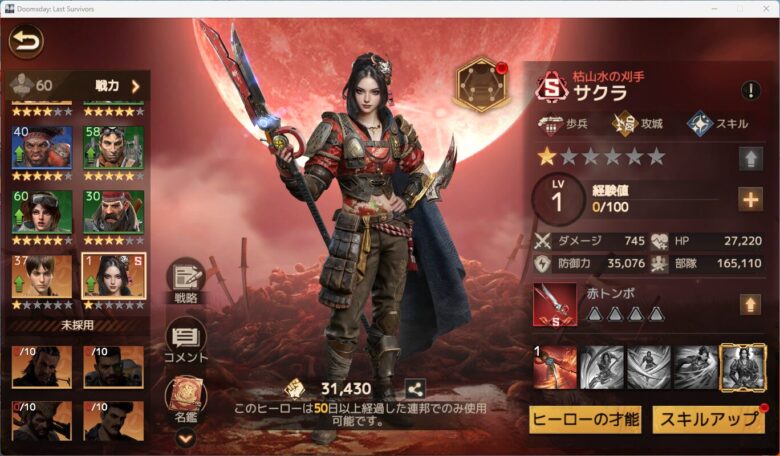Select the level 58 hero portrait
Viewport: 780px width, 456px height.
pos(113,148)
